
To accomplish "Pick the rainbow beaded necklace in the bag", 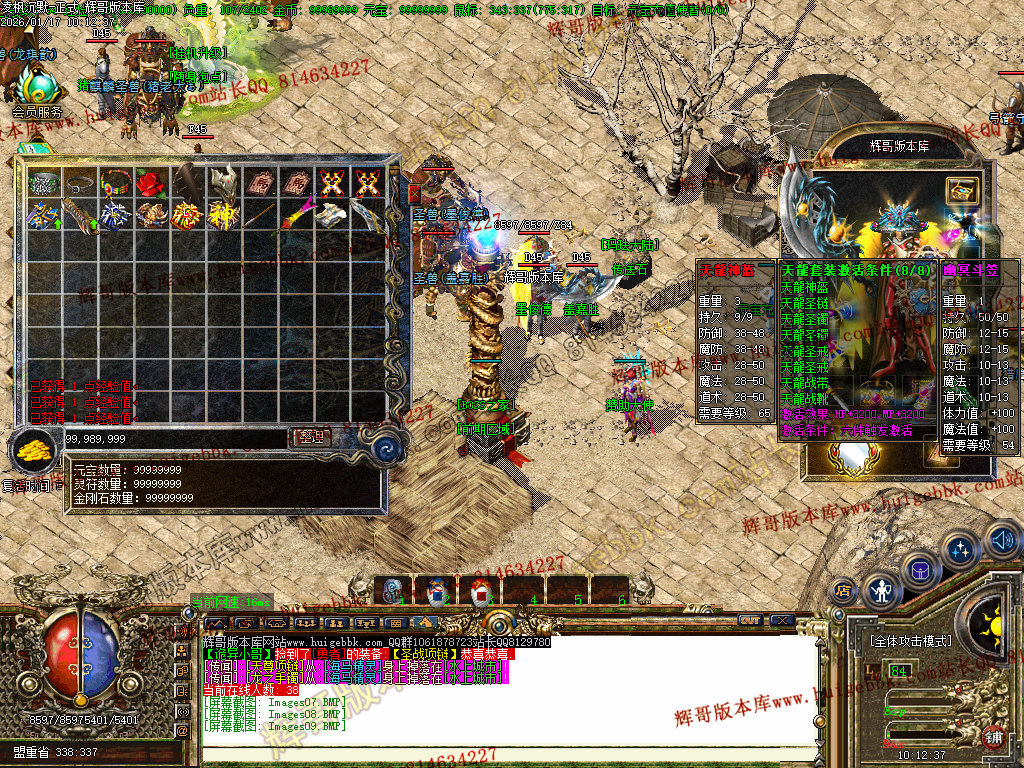I will click(x=115, y=183).
